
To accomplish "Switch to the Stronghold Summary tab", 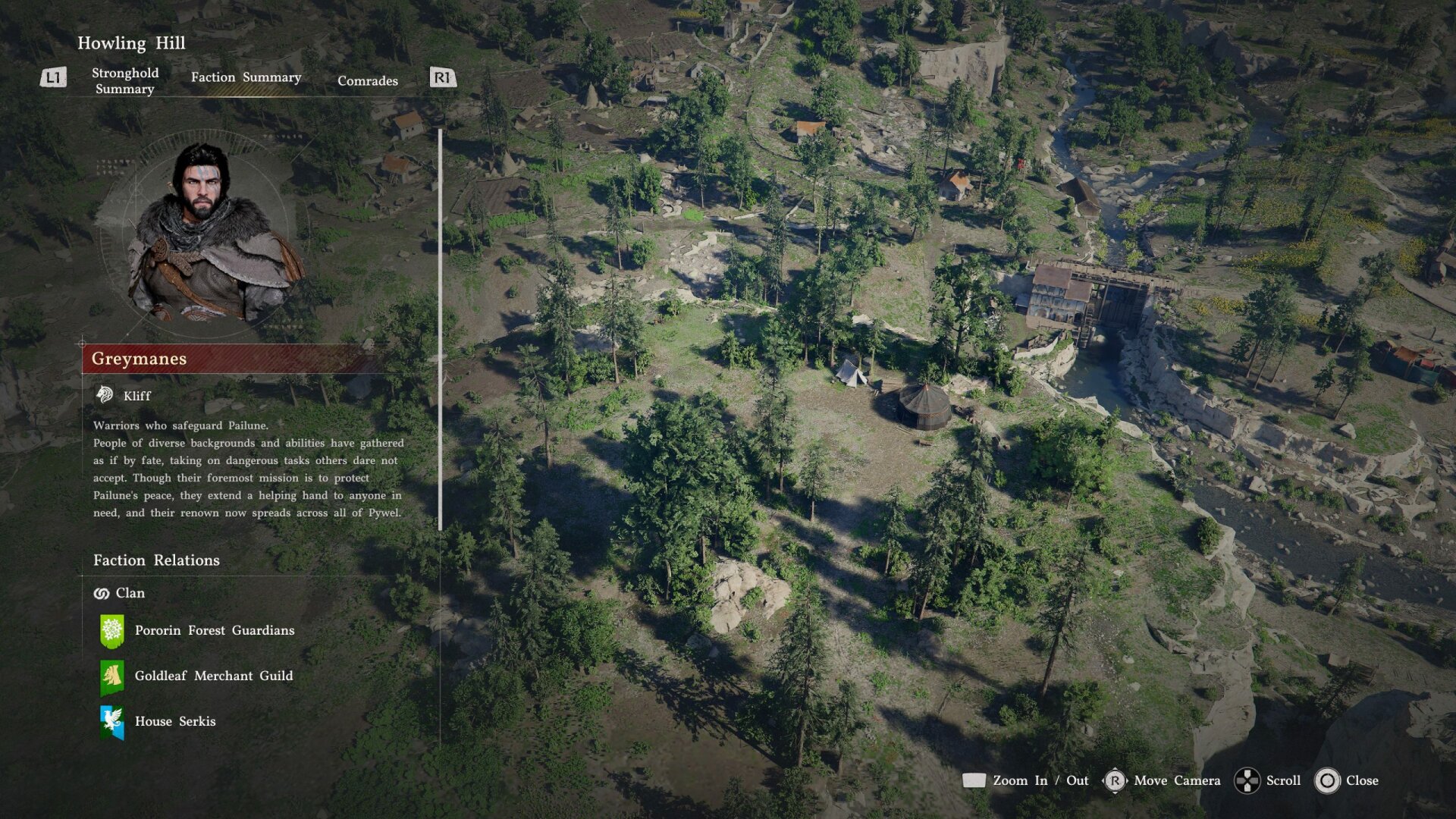I will 125,80.
